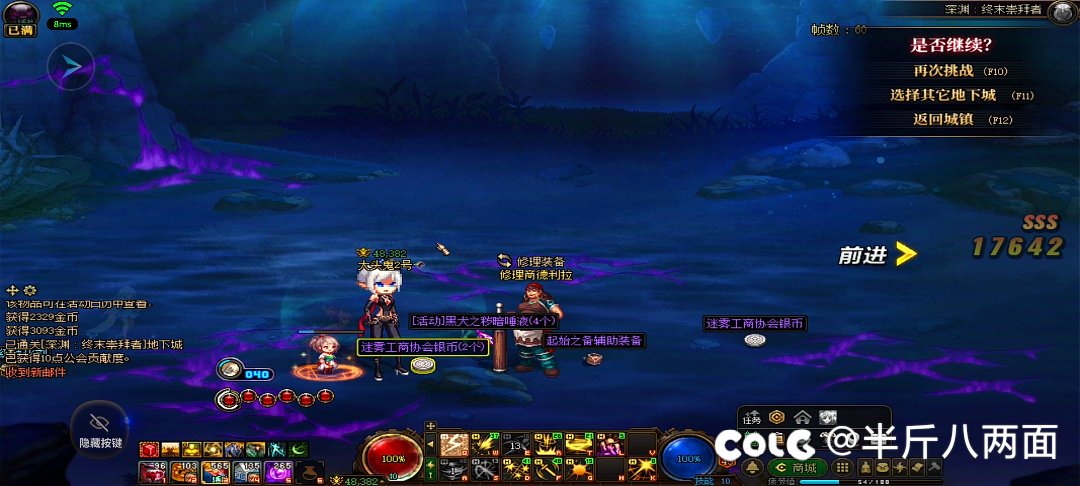This screenshot has height=486, width=1080.
Task: Open the nine-dot grid menu button
Action: pyautogui.click(x=842, y=467)
